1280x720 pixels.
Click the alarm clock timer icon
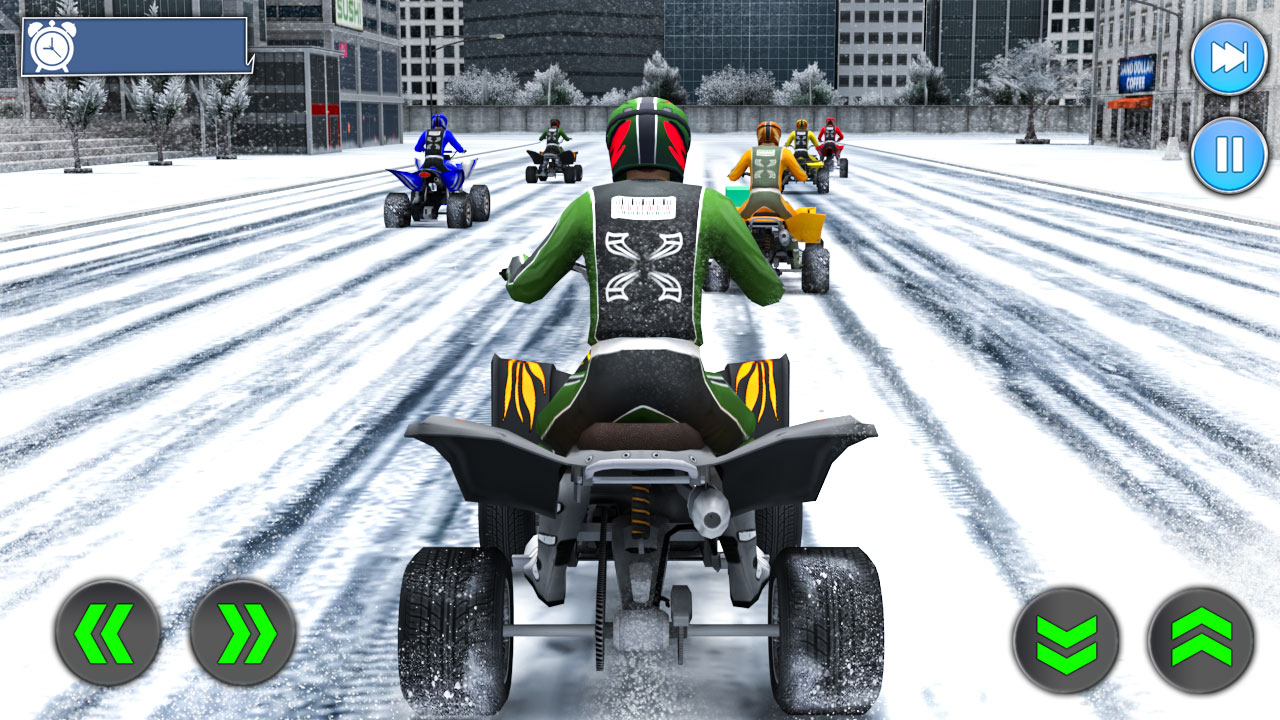(52, 43)
